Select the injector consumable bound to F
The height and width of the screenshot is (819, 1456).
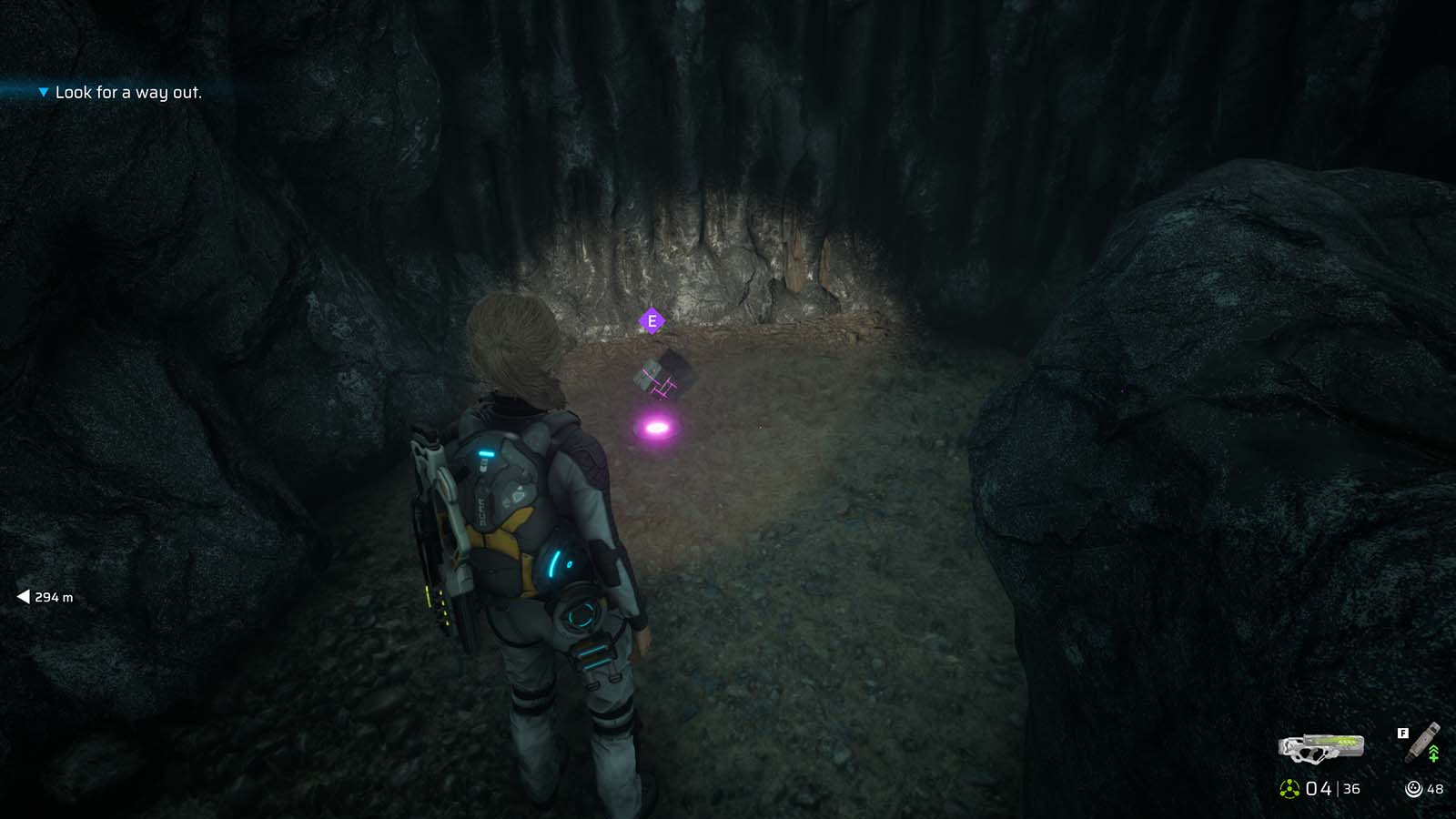(1420, 743)
